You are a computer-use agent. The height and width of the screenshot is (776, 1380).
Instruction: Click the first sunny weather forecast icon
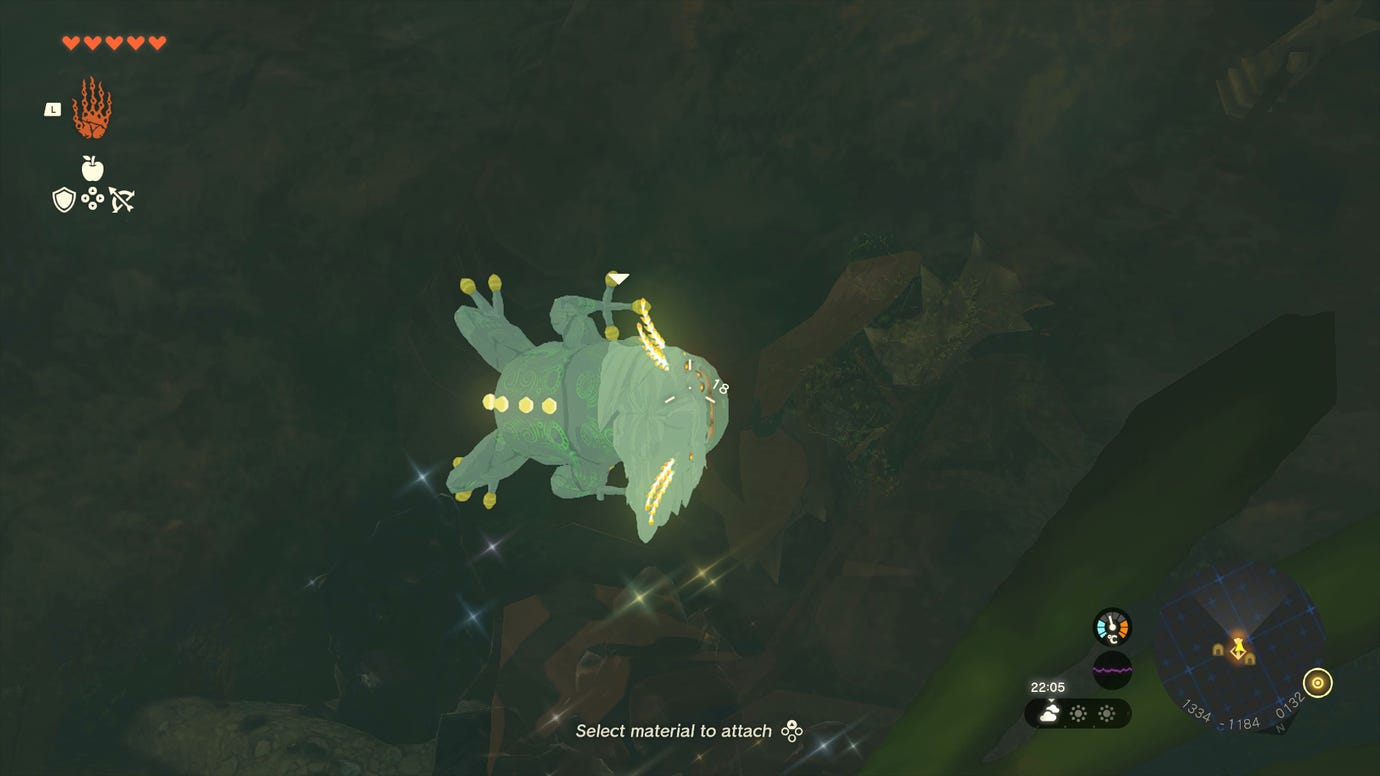pos(1079,712)
